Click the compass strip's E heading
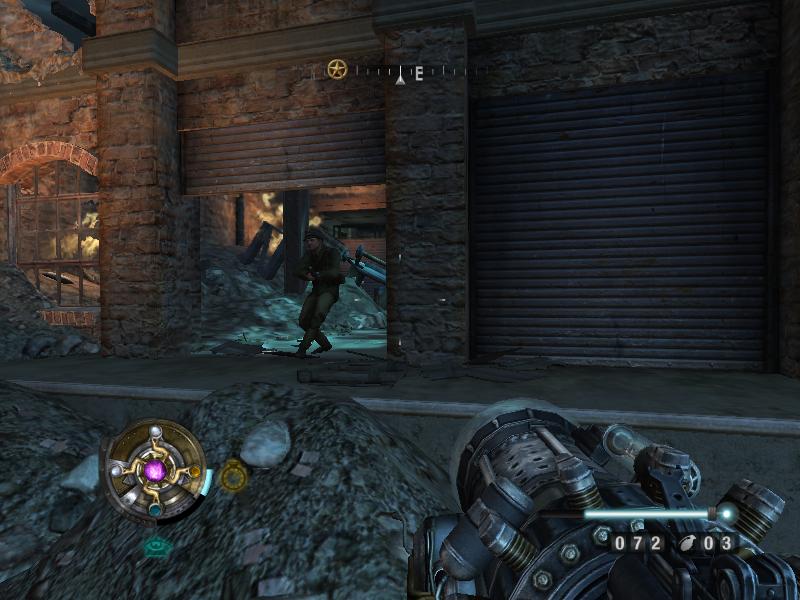This screenshot has height=600, width=800. point(419,72)
